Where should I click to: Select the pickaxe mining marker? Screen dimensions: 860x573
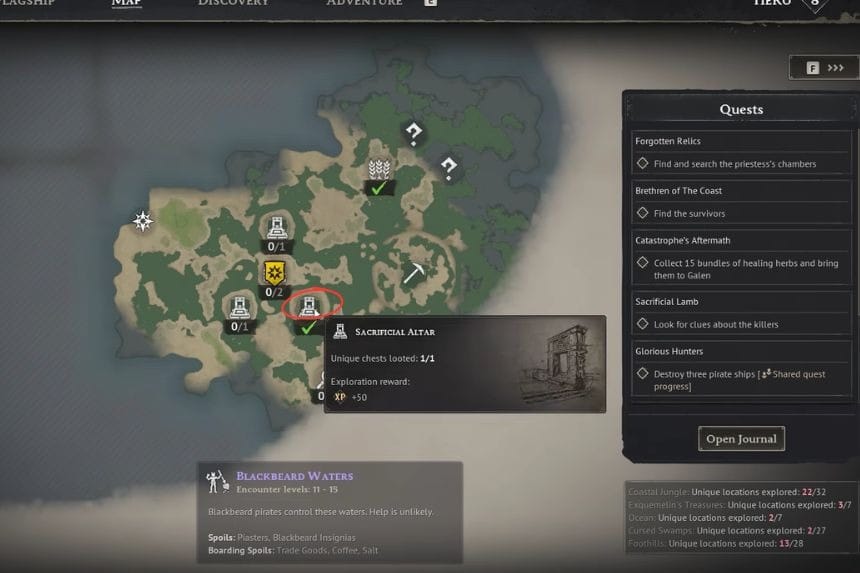point(414,273)
